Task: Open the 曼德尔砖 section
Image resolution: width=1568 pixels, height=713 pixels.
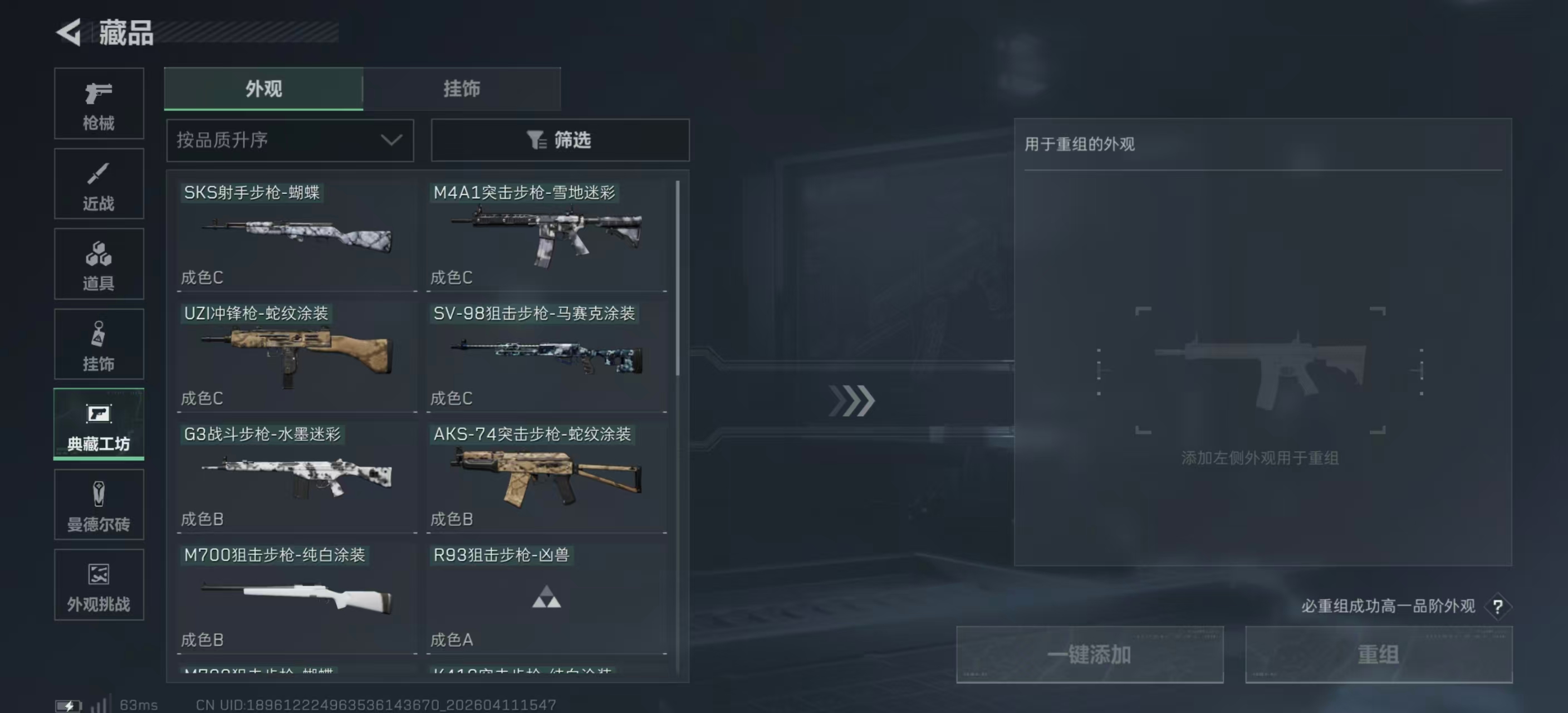Action: [99, 505]
